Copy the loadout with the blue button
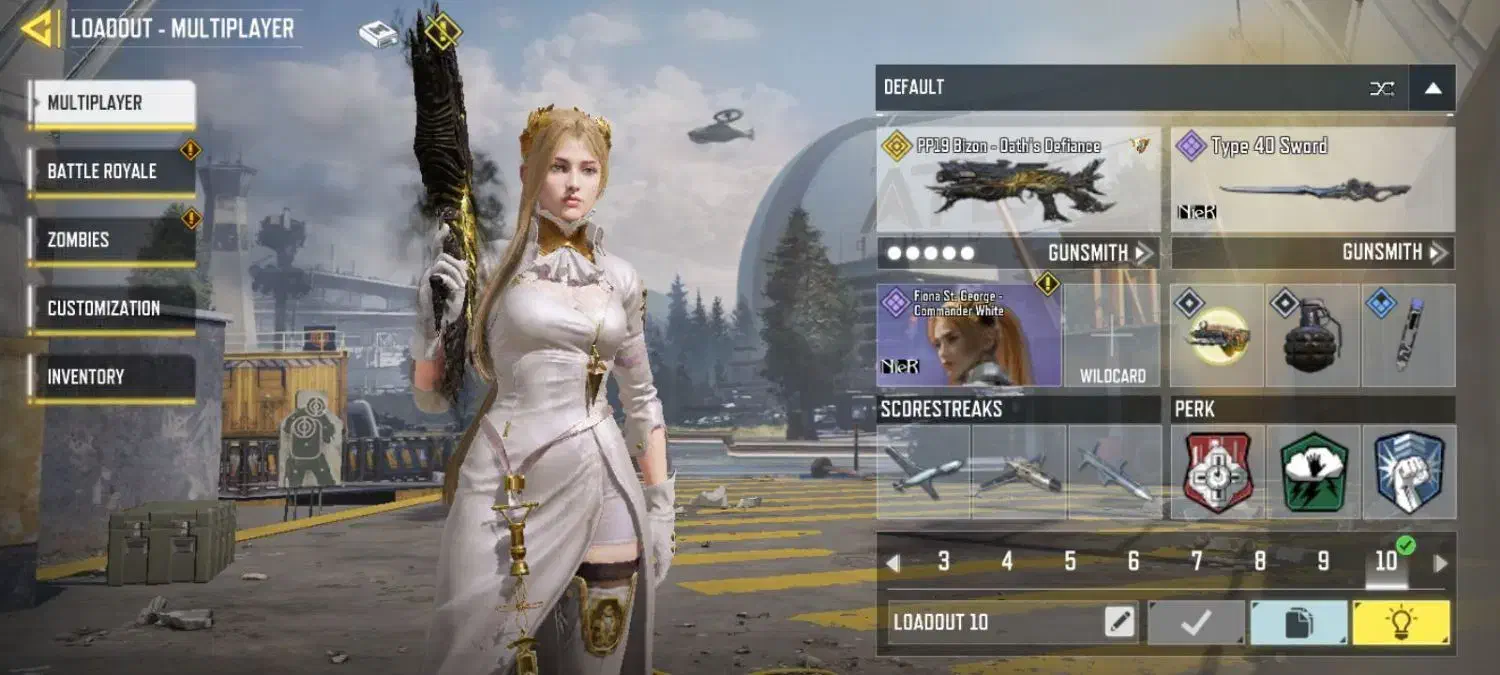This screenshot has height=675, width=1500. coord(1298,622)
